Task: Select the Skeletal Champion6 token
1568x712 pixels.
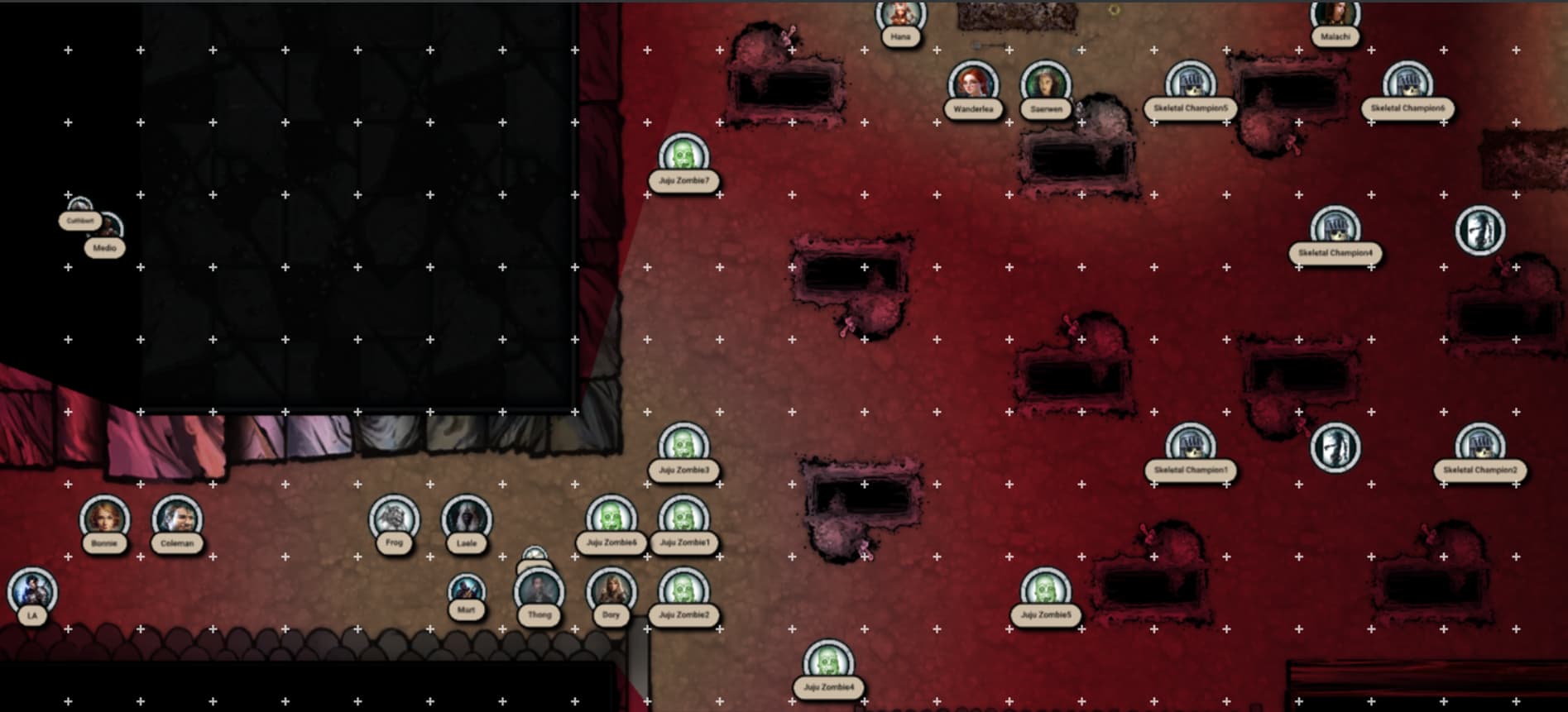Action: coord(1407,84)
